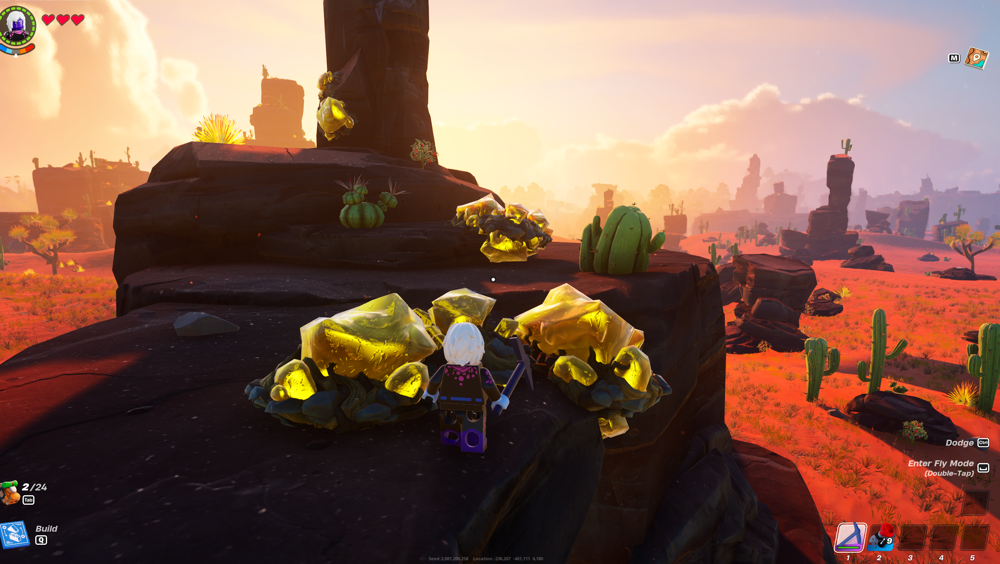1000x564 pixels.
Task: Select the highlighted first hotbar slot
Action: 850,537
